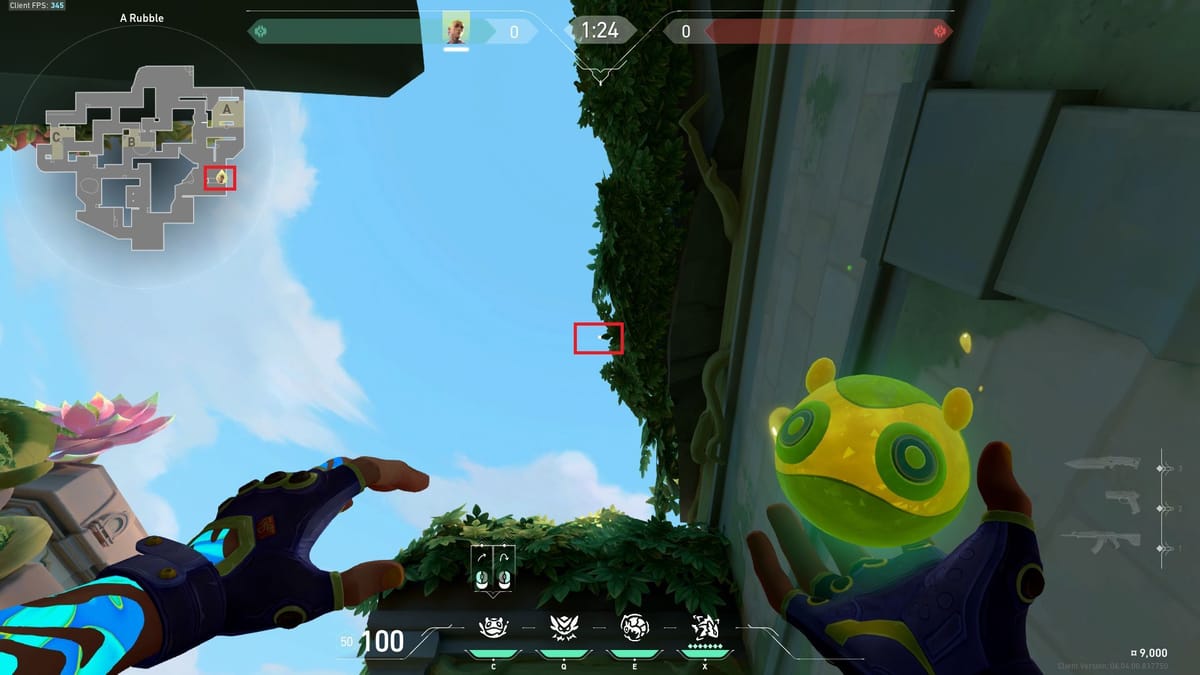Click the B site label on minimap

coord(131,142)
